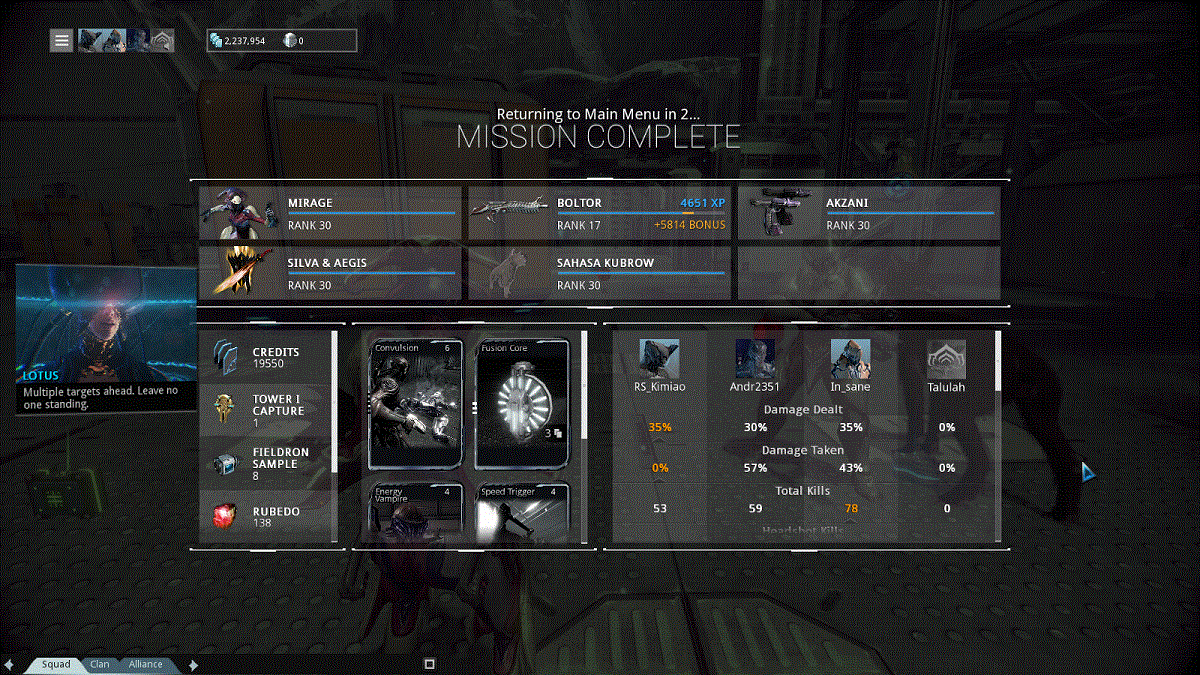The width and height of the screenshot is (1200, 675).
Task: Select the Fusion Core reward card
Action: tap(523, 404)
